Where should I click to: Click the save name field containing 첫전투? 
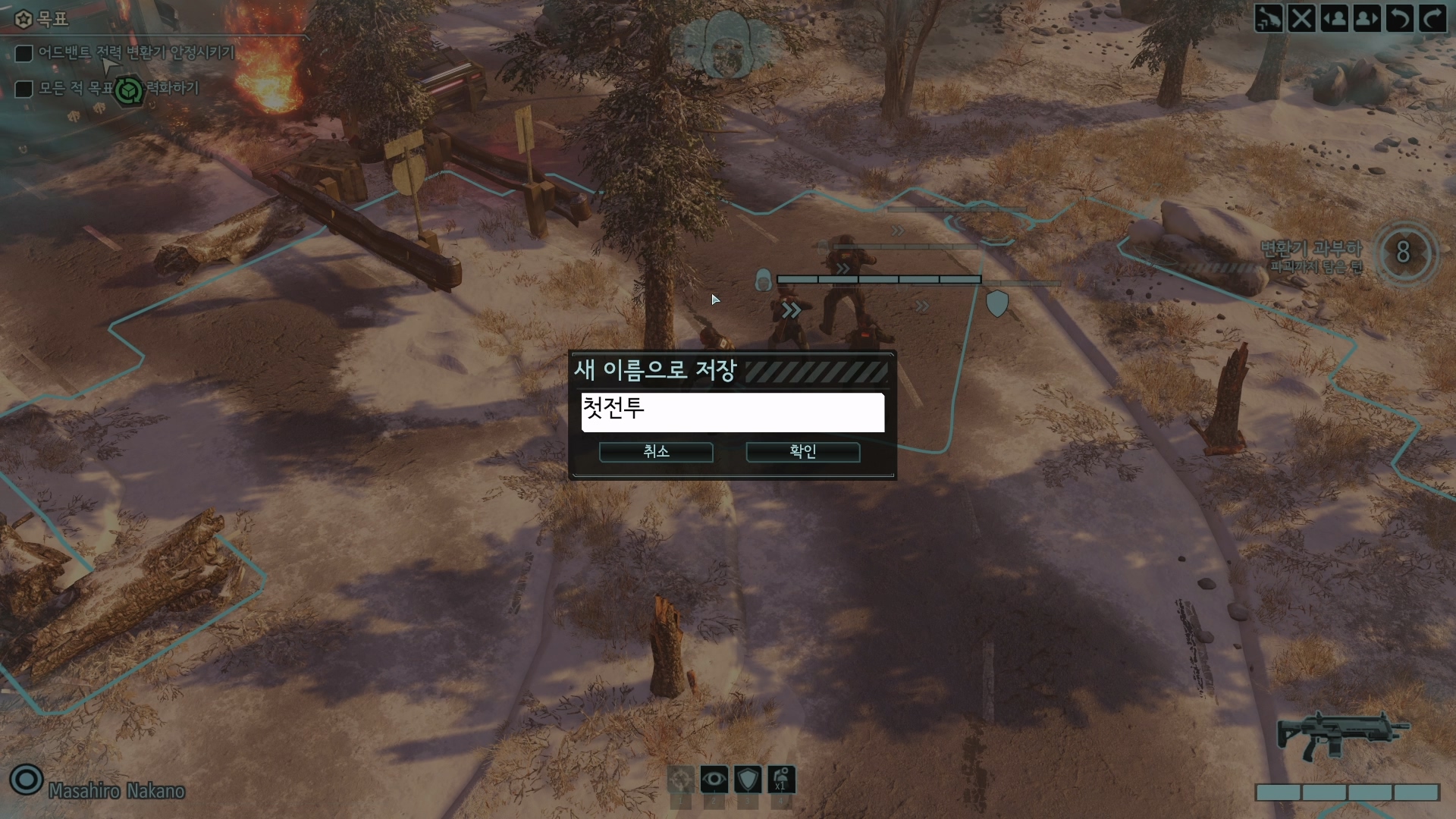click(x=733, y=412)
